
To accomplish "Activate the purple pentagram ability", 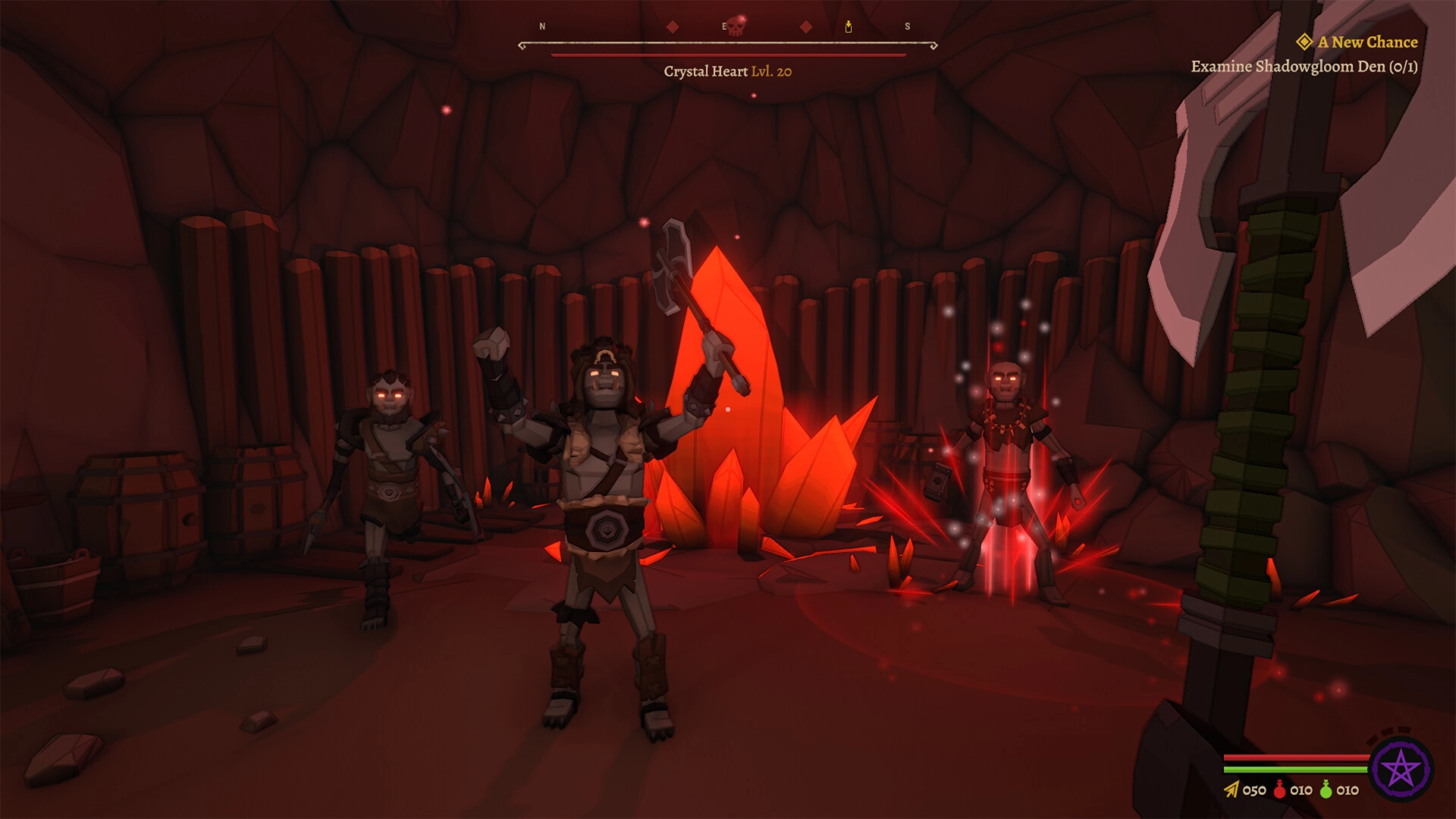I will point(1400,770).
